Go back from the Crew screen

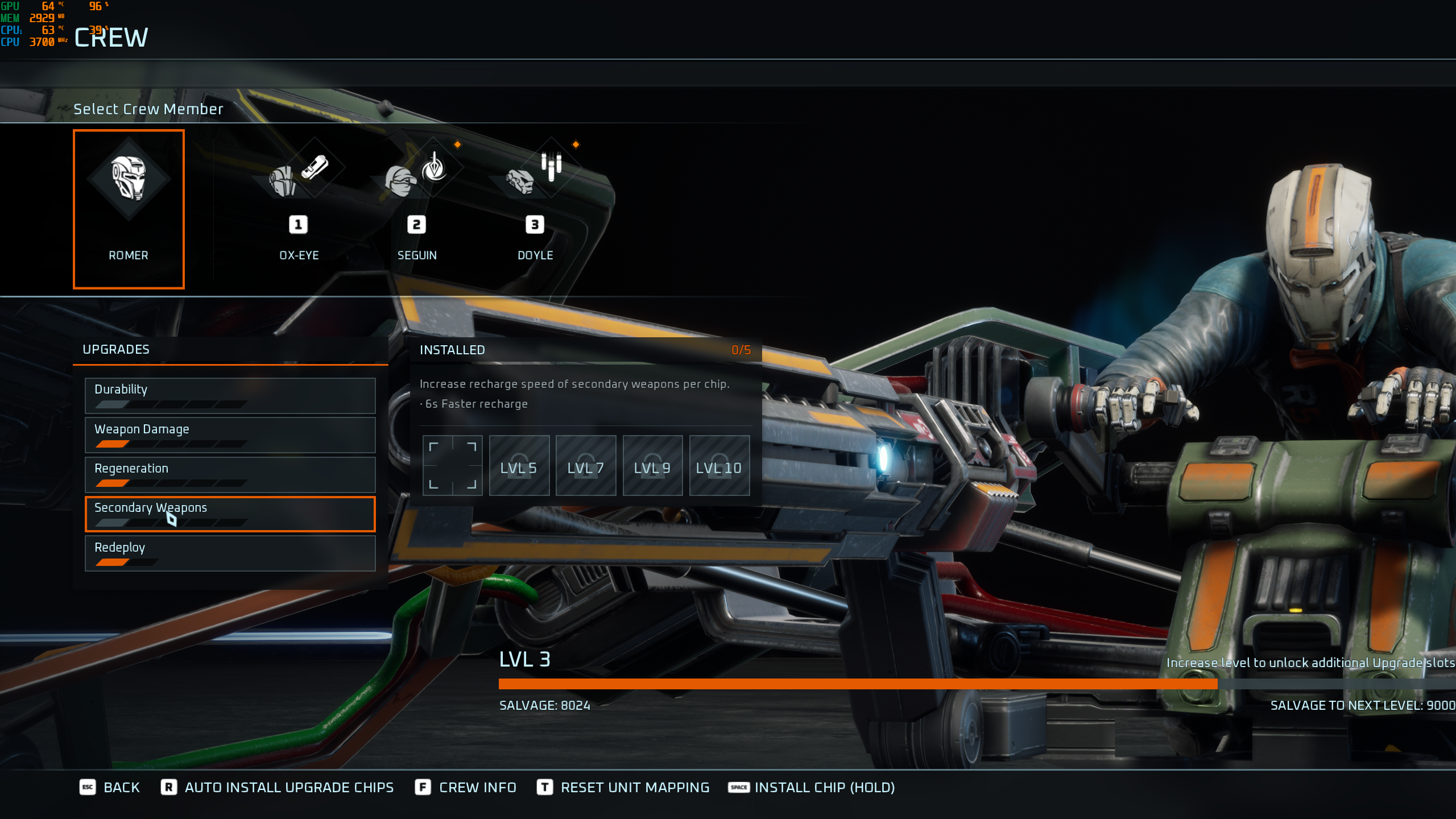point(110,787)
